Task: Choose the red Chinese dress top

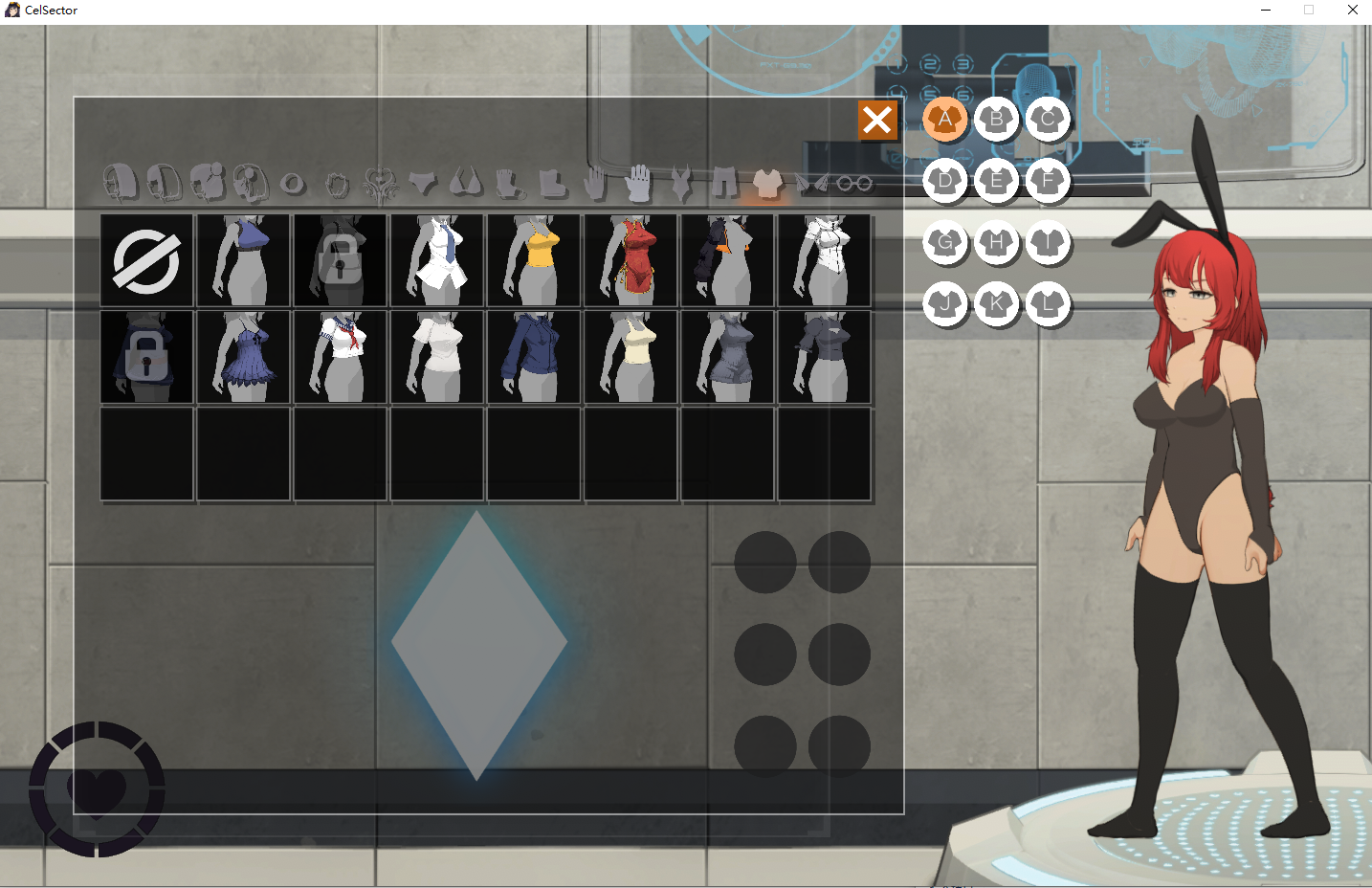Action: coord(631,260)
